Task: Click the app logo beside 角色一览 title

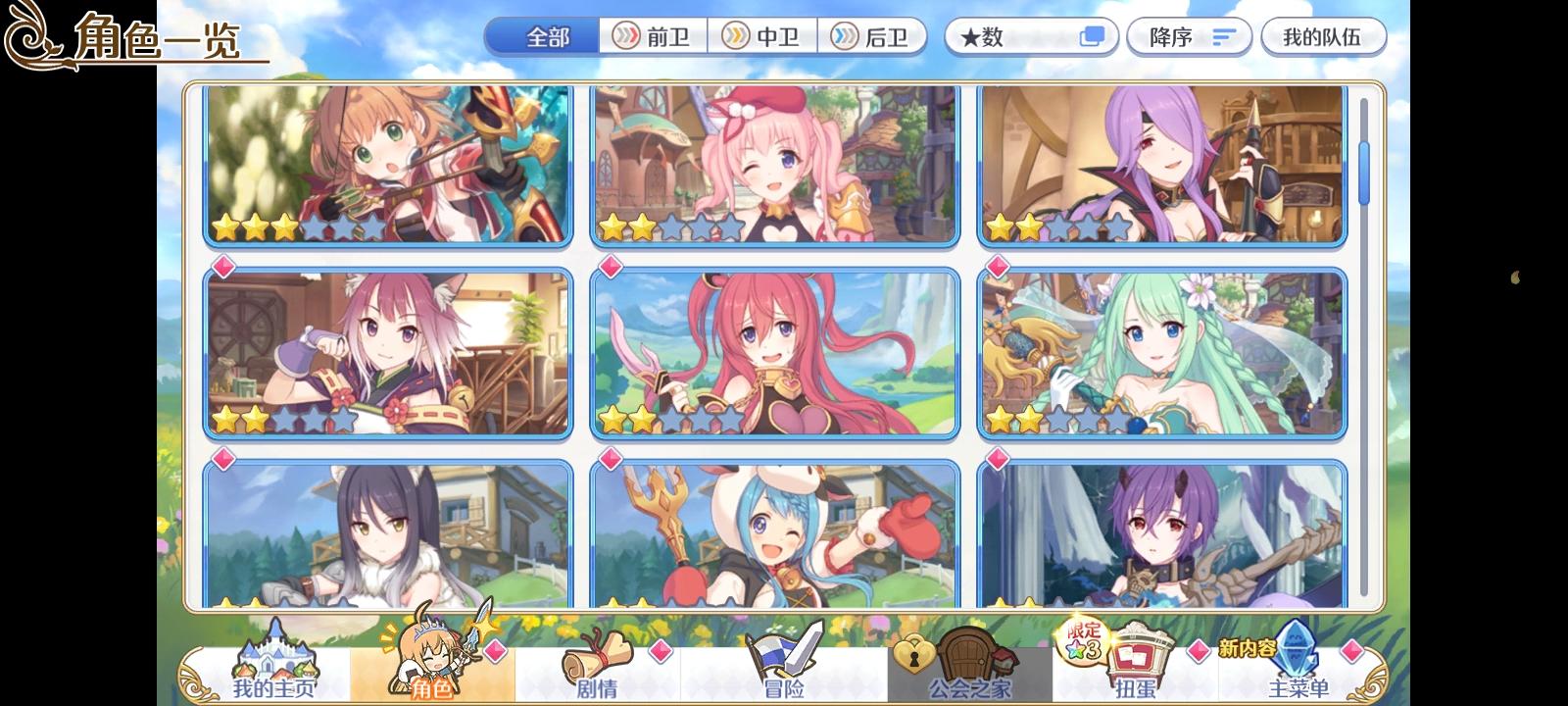Action: pos(32,32)
